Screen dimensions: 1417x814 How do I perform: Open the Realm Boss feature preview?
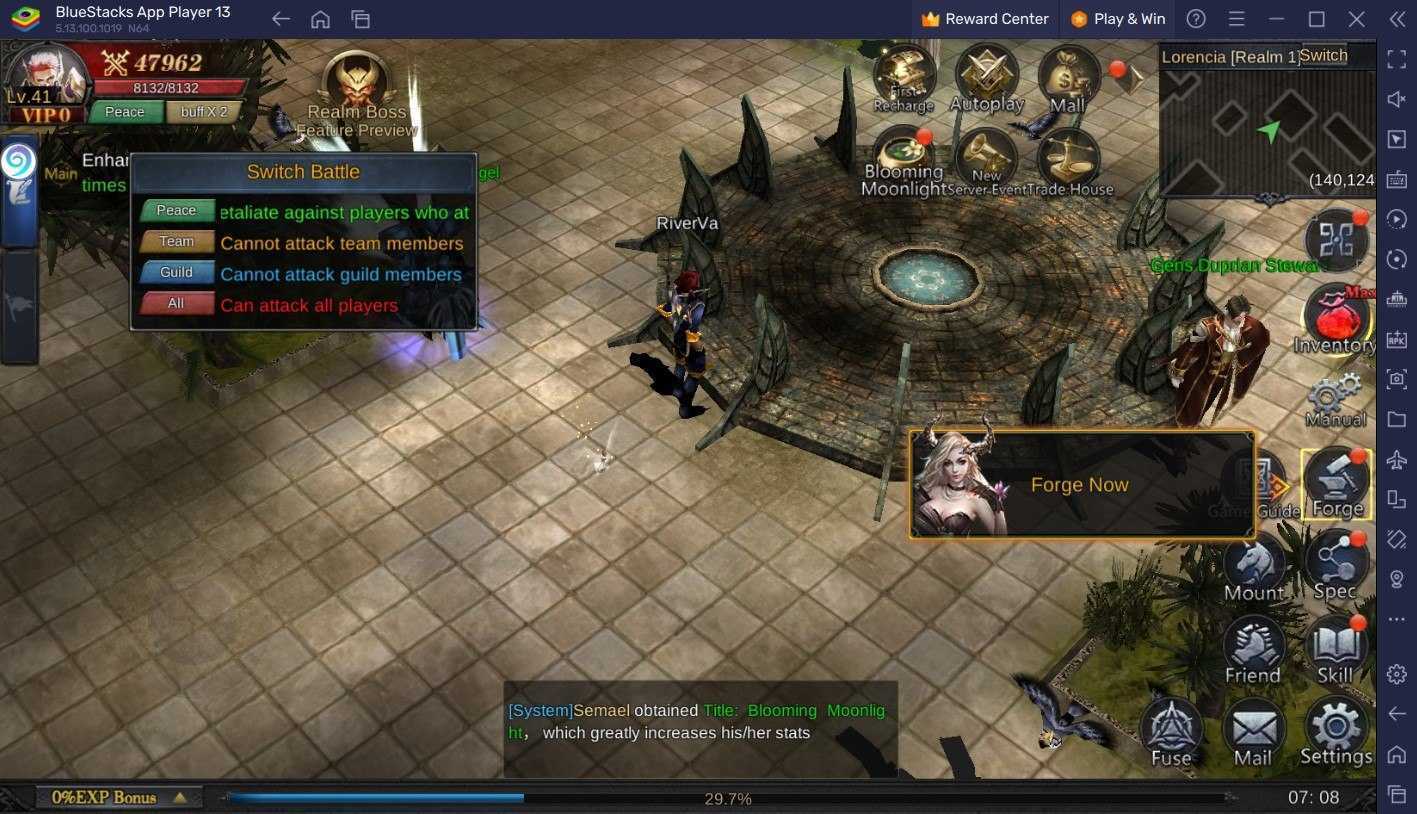(x=356, y=88)
